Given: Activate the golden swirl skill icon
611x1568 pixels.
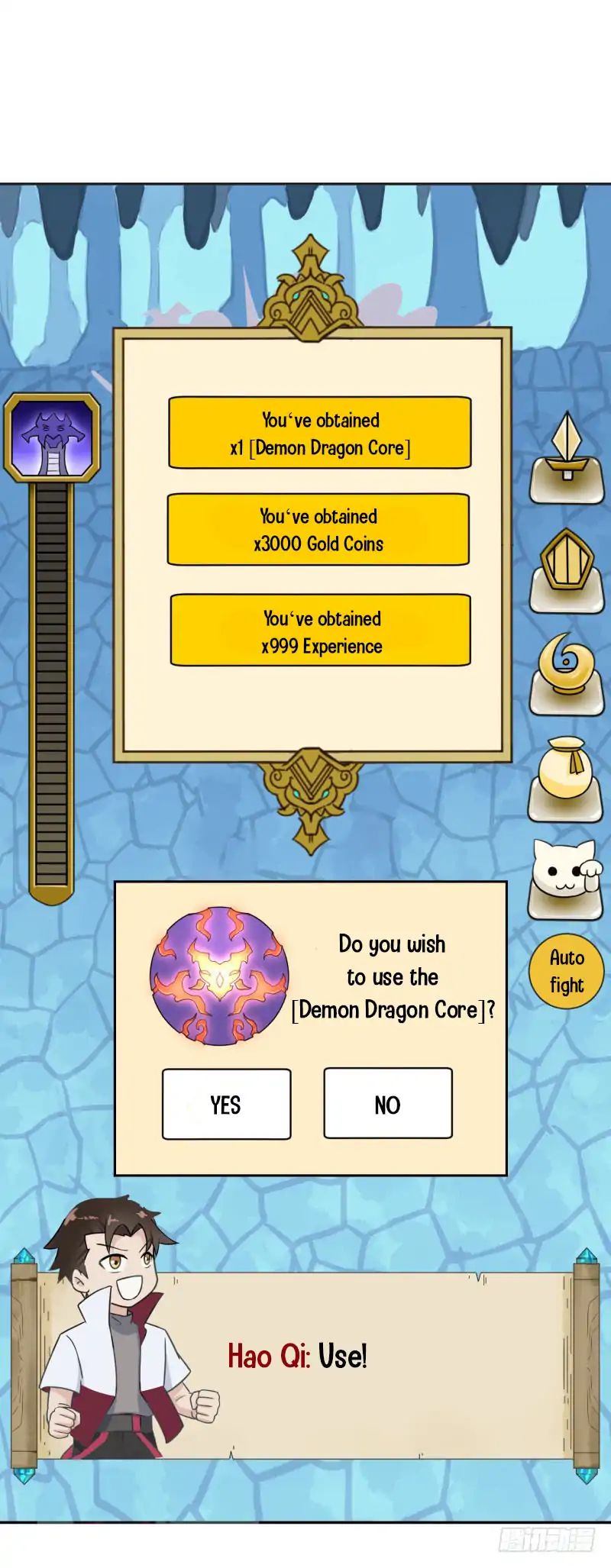Looking at the screenshot, I should pos(567,670).
